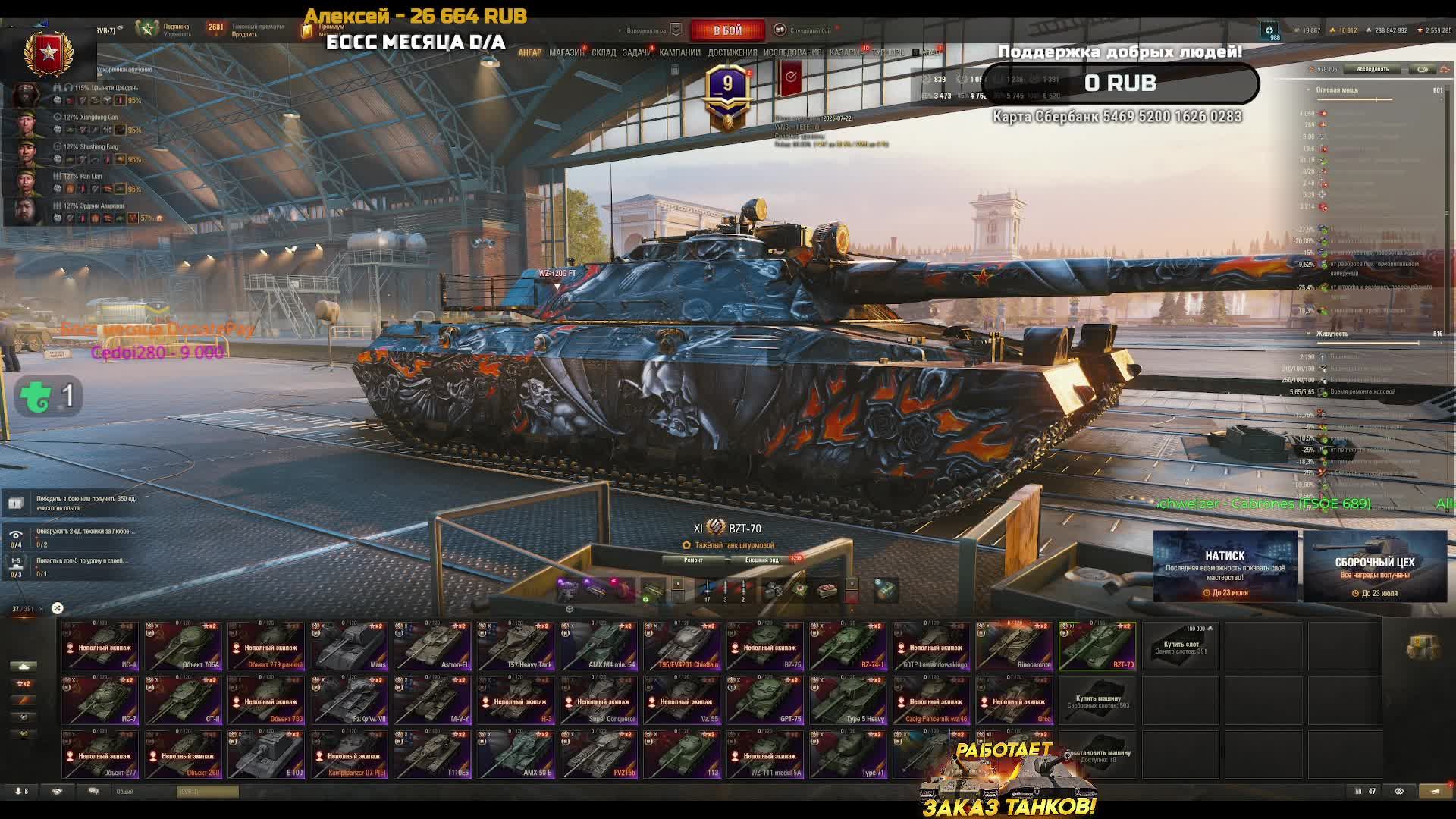This screenshot has height=819, width=1456.
Task: Switch to the ИССЛЕДОВАНИЯ research tab
Action: [x=792, y=52]
